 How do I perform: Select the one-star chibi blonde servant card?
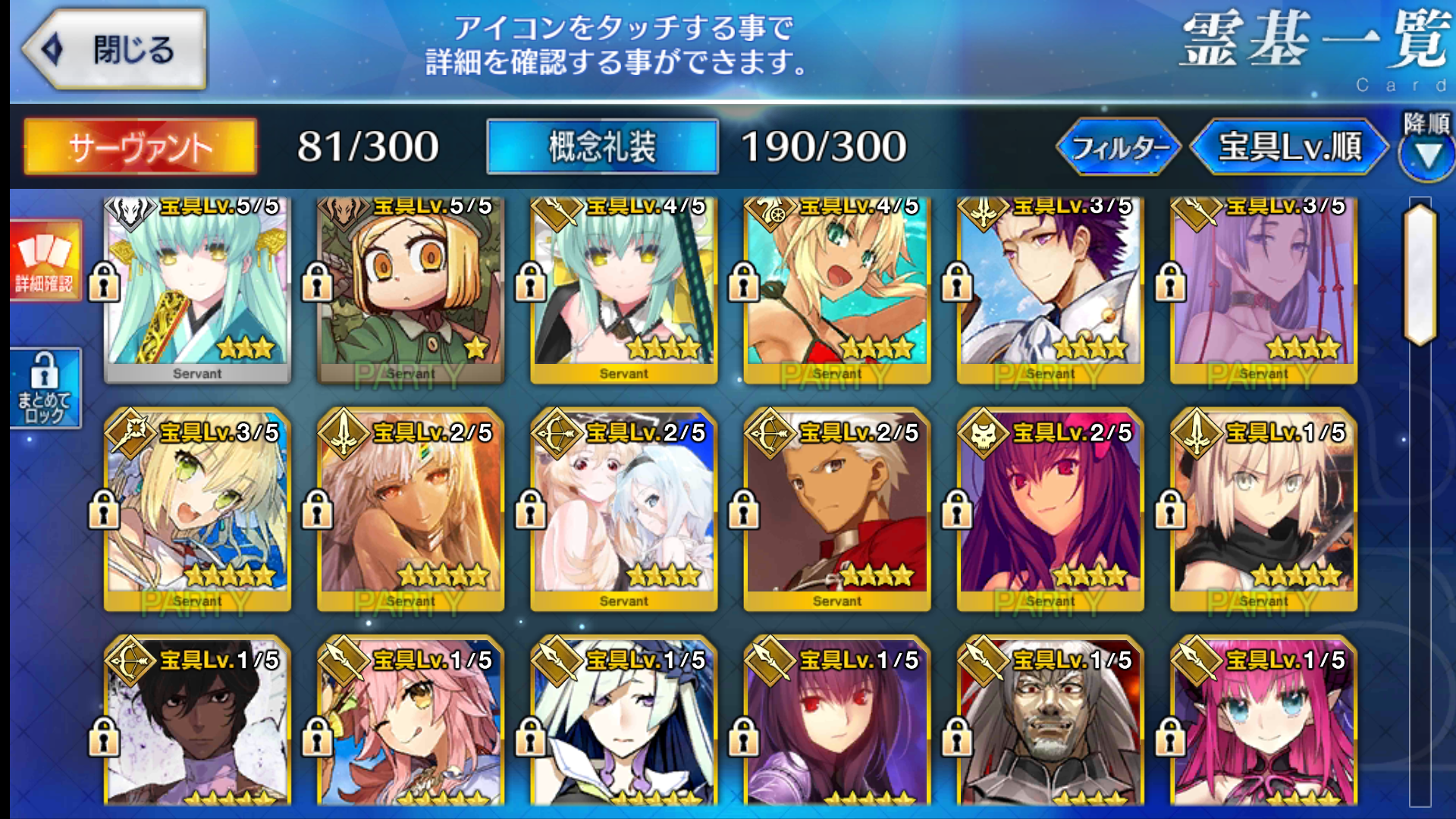pos(410,288)
